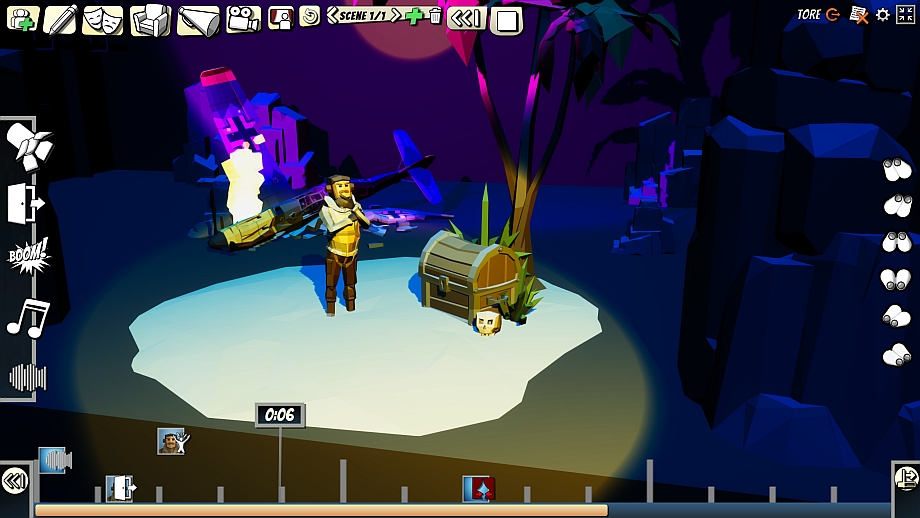
Task: Open the music note panel
Action: (27, 318)
